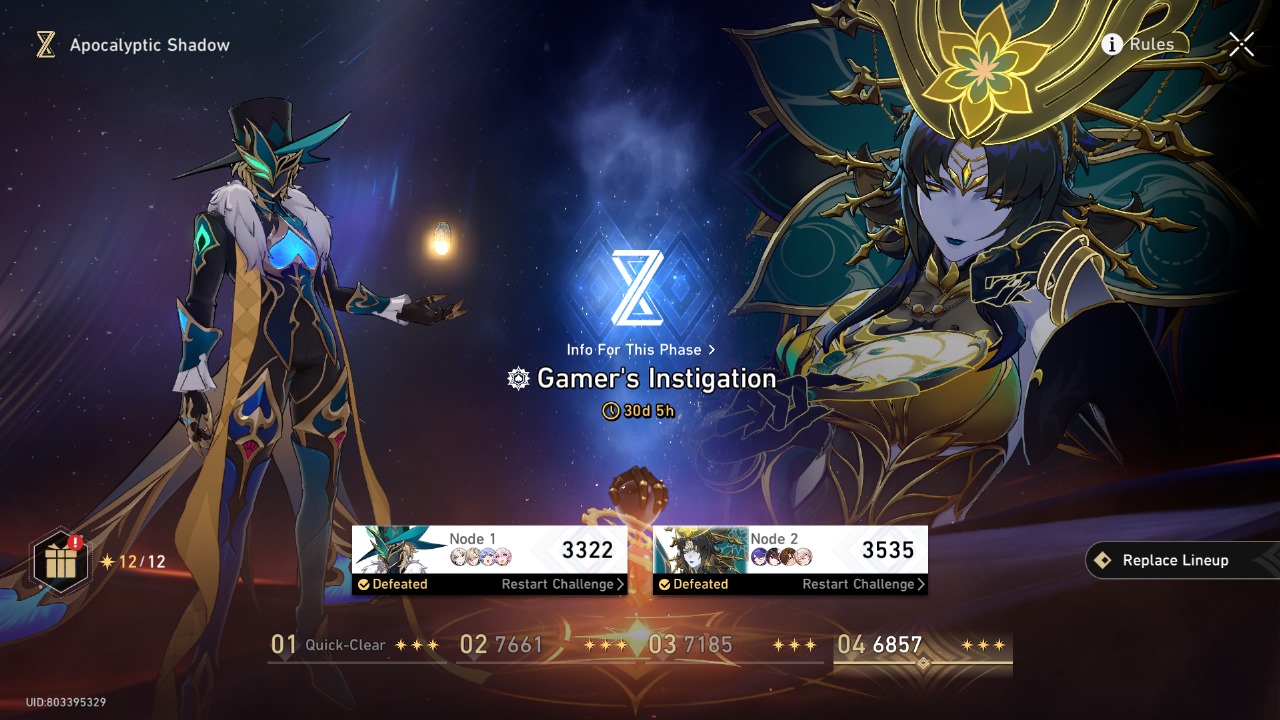This screenshot has width=1280, height=720.
Task: Click the diamond icon on Replace Lineup
Action: pyautogui.click(x=1102, y=560)
